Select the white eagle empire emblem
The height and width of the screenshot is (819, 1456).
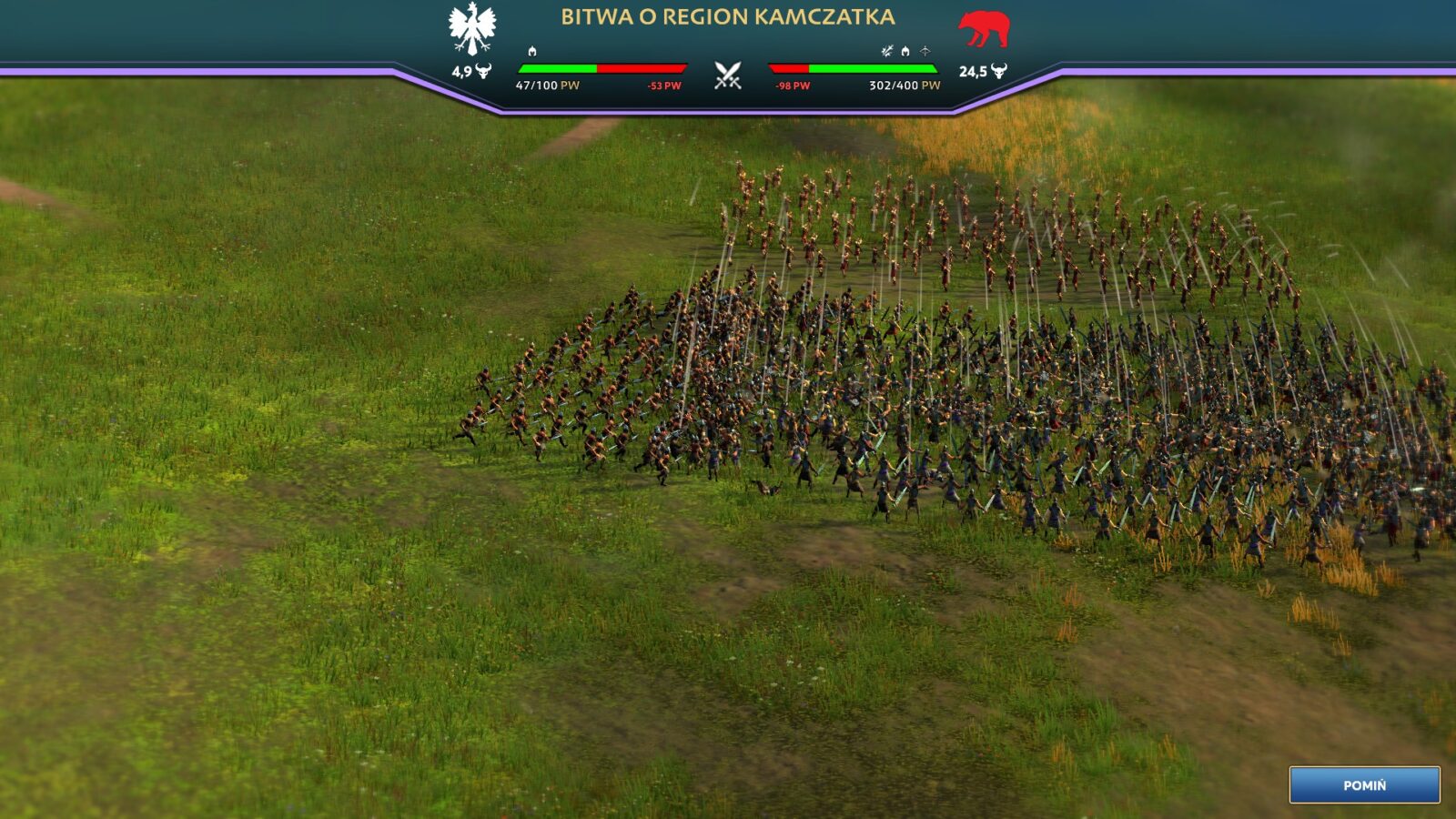[x=472, y=29]
